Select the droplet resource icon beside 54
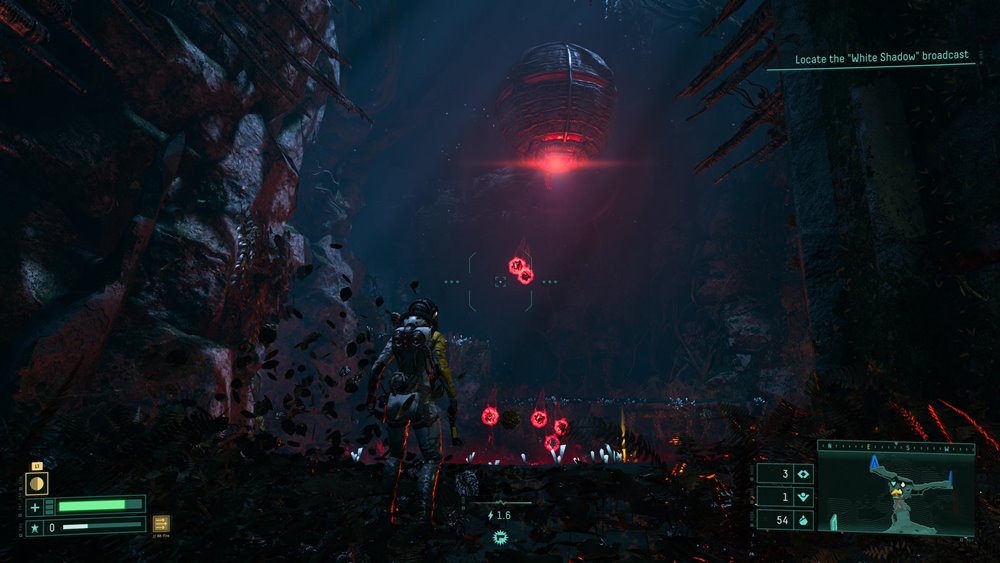Viewport: 1000px width, 563px height. pyautogui.click(x=801, y=520)
